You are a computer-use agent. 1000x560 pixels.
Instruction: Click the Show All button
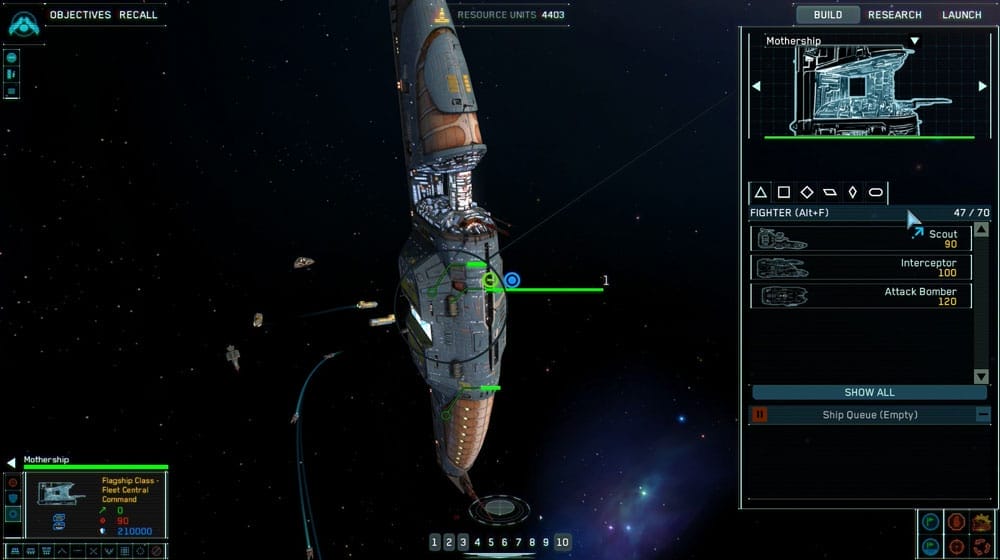(x=869, y=392)
